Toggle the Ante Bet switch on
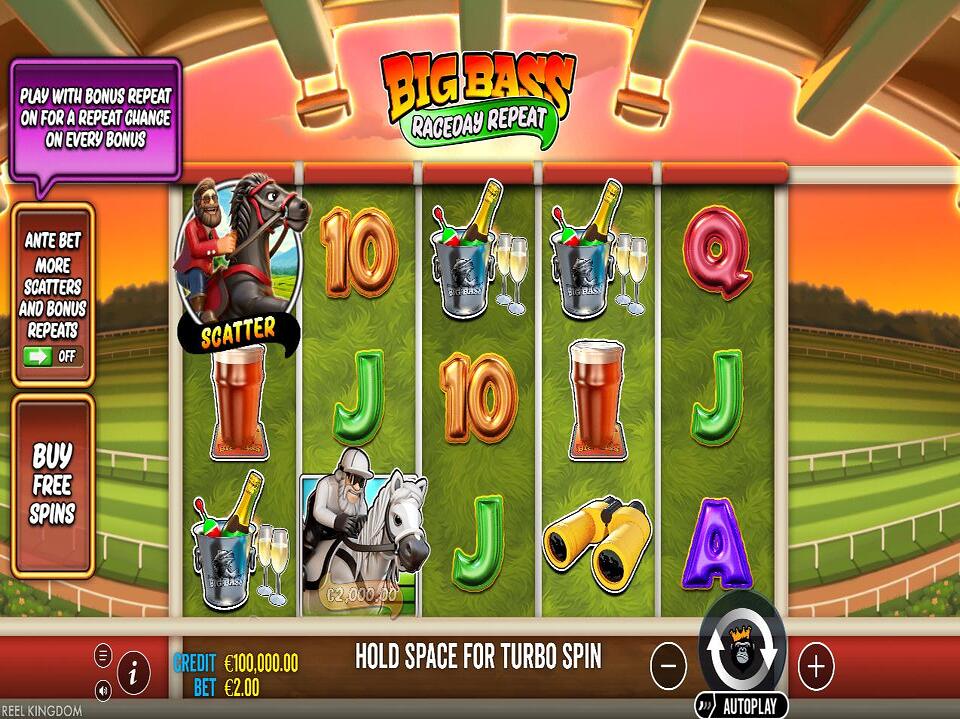Viewport: 960px width, 719px height. (x=52, y=355)
